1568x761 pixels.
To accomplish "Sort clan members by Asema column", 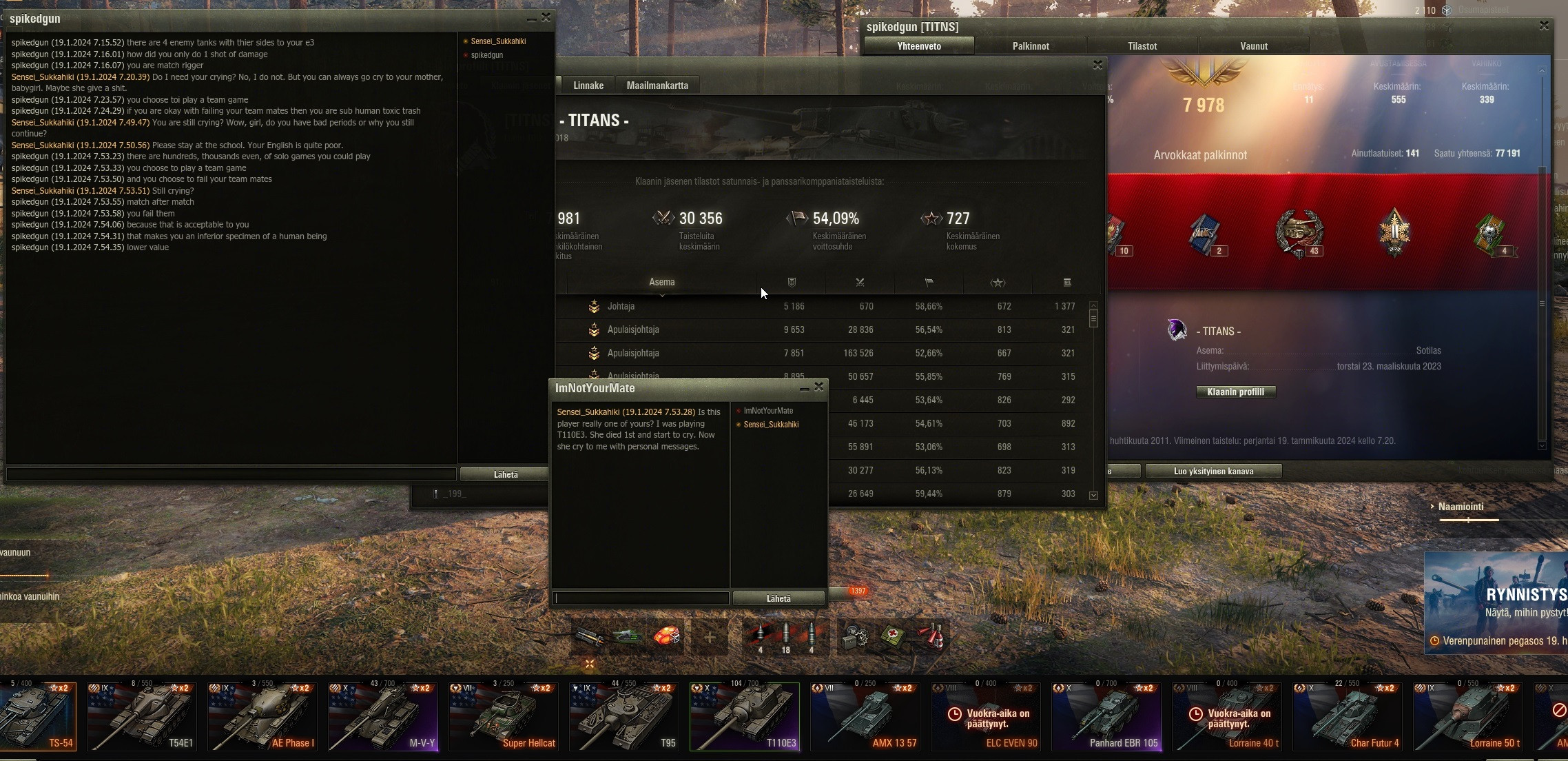I will (x=661, y=282).
